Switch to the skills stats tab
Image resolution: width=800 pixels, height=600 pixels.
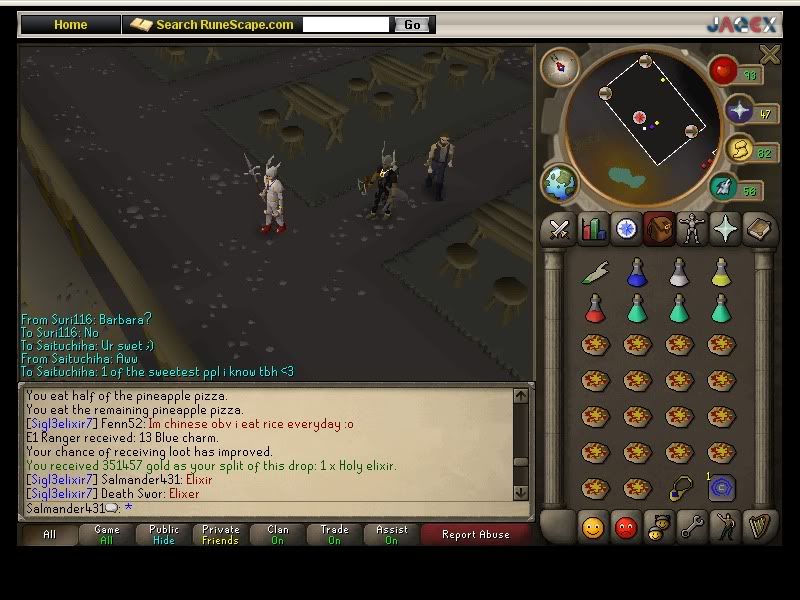pyautogui.click(x=593, y=230)
